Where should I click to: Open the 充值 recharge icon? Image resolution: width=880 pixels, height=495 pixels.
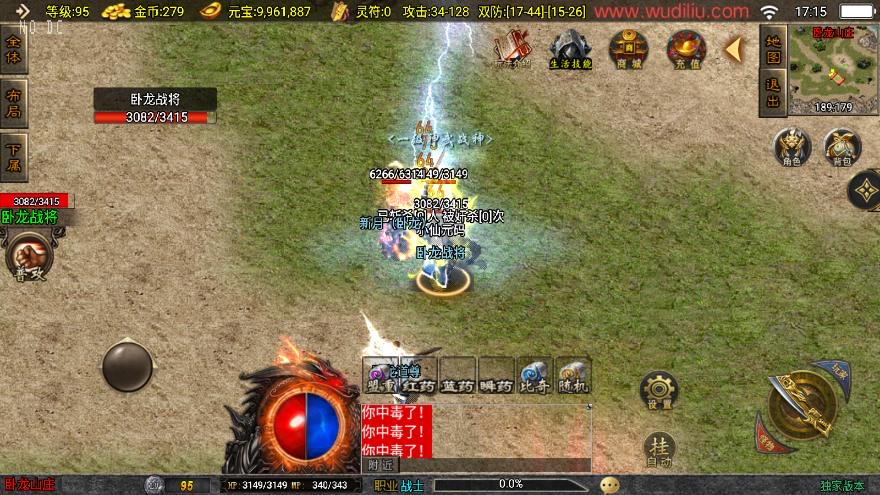[687, 49]
